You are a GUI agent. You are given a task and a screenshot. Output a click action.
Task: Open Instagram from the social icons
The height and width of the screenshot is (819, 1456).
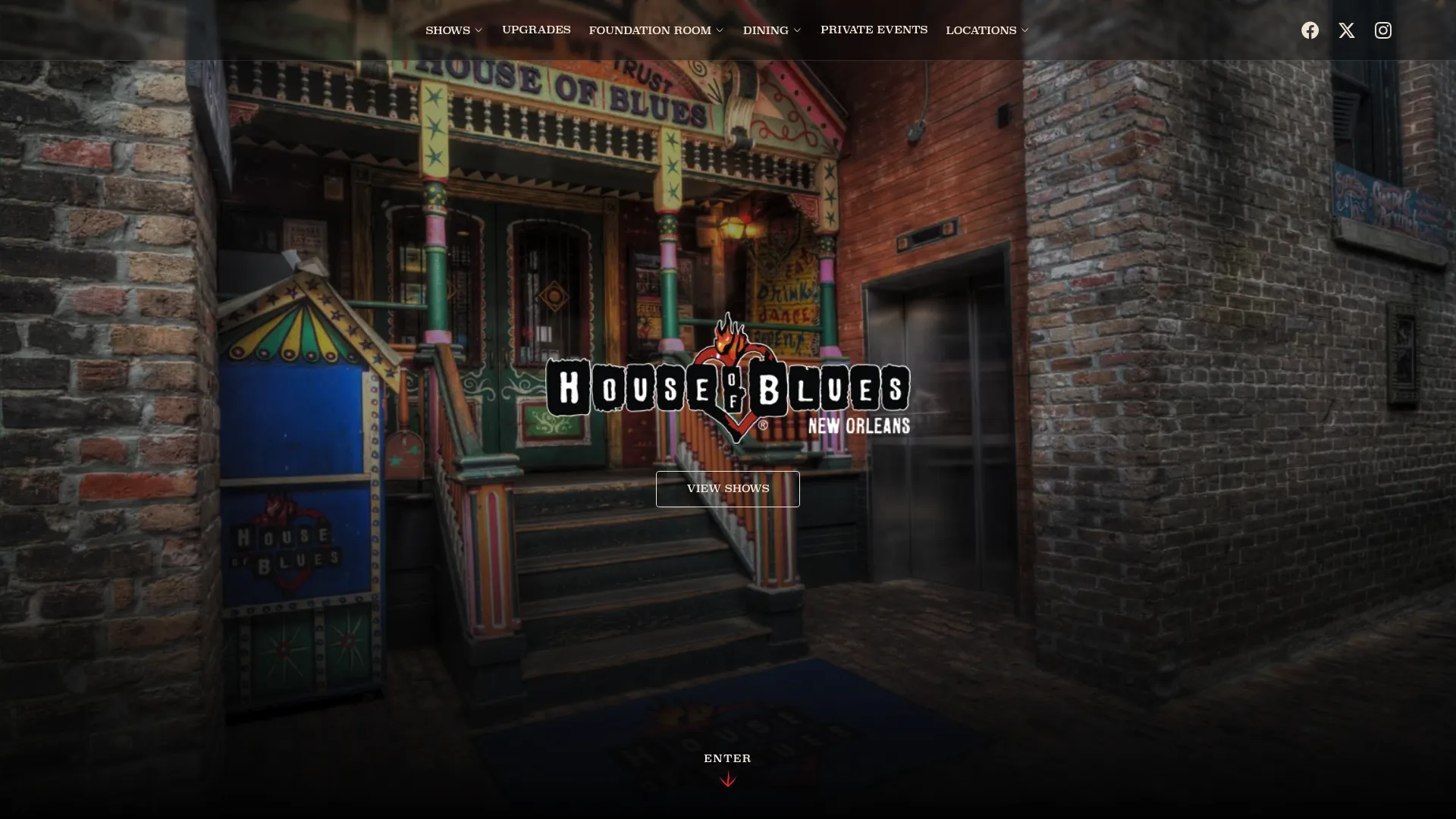pos(1382,30)
